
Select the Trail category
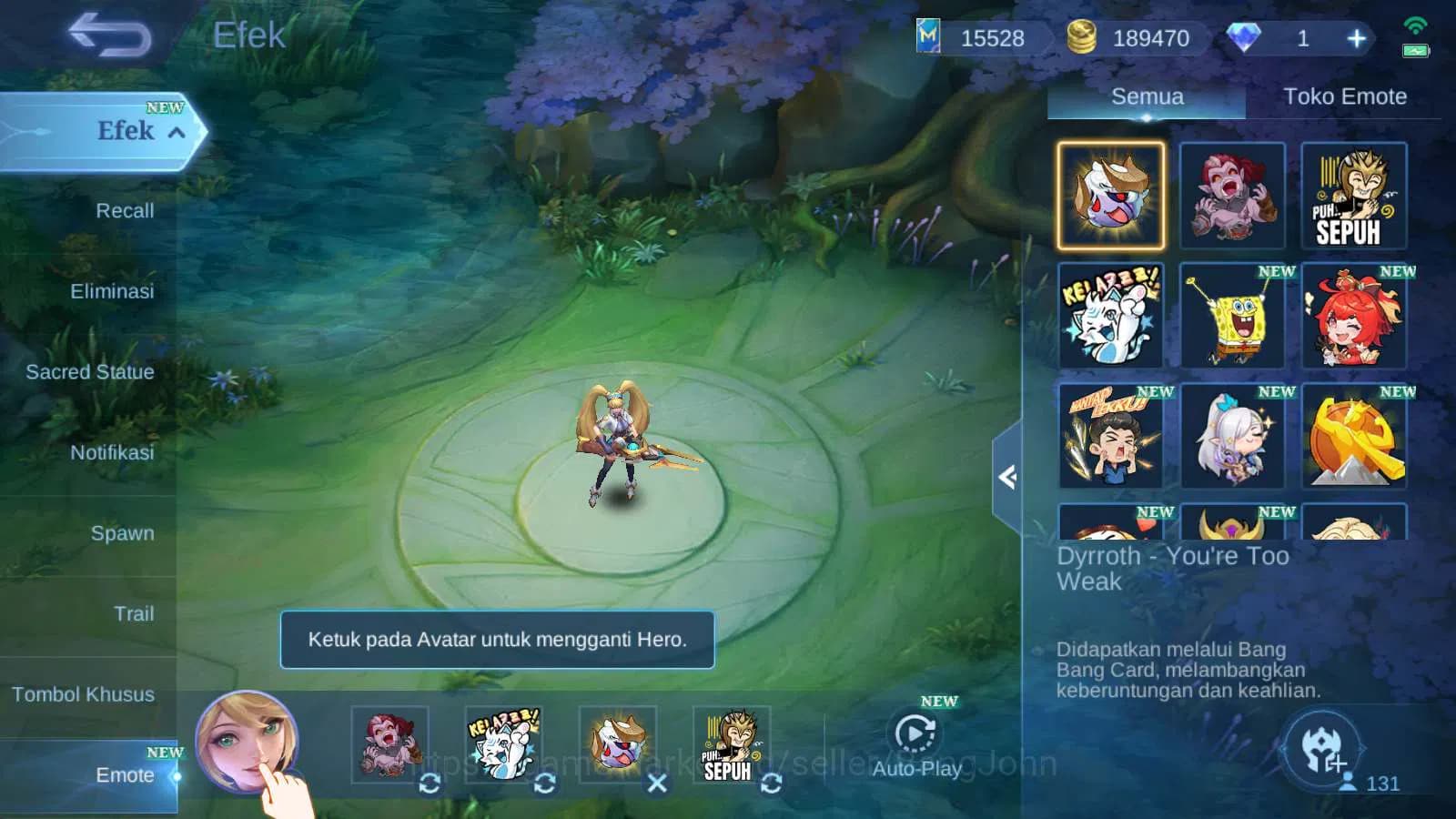coord(134,614)
